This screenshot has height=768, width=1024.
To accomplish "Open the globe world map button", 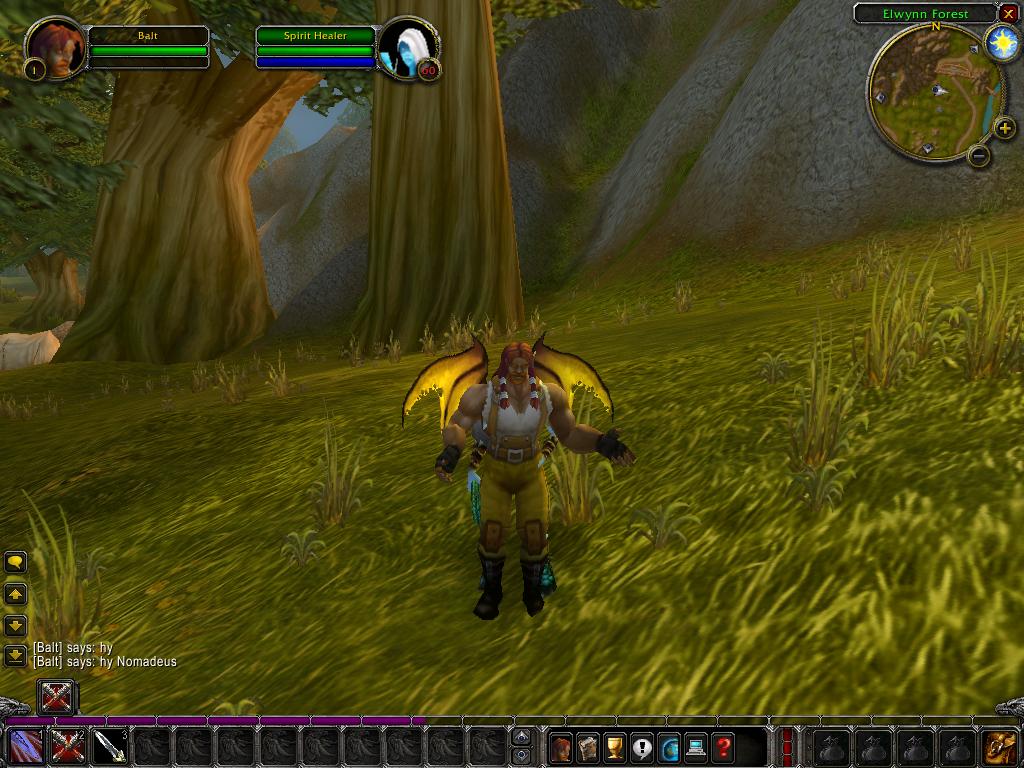I will (x=669, y=746).
